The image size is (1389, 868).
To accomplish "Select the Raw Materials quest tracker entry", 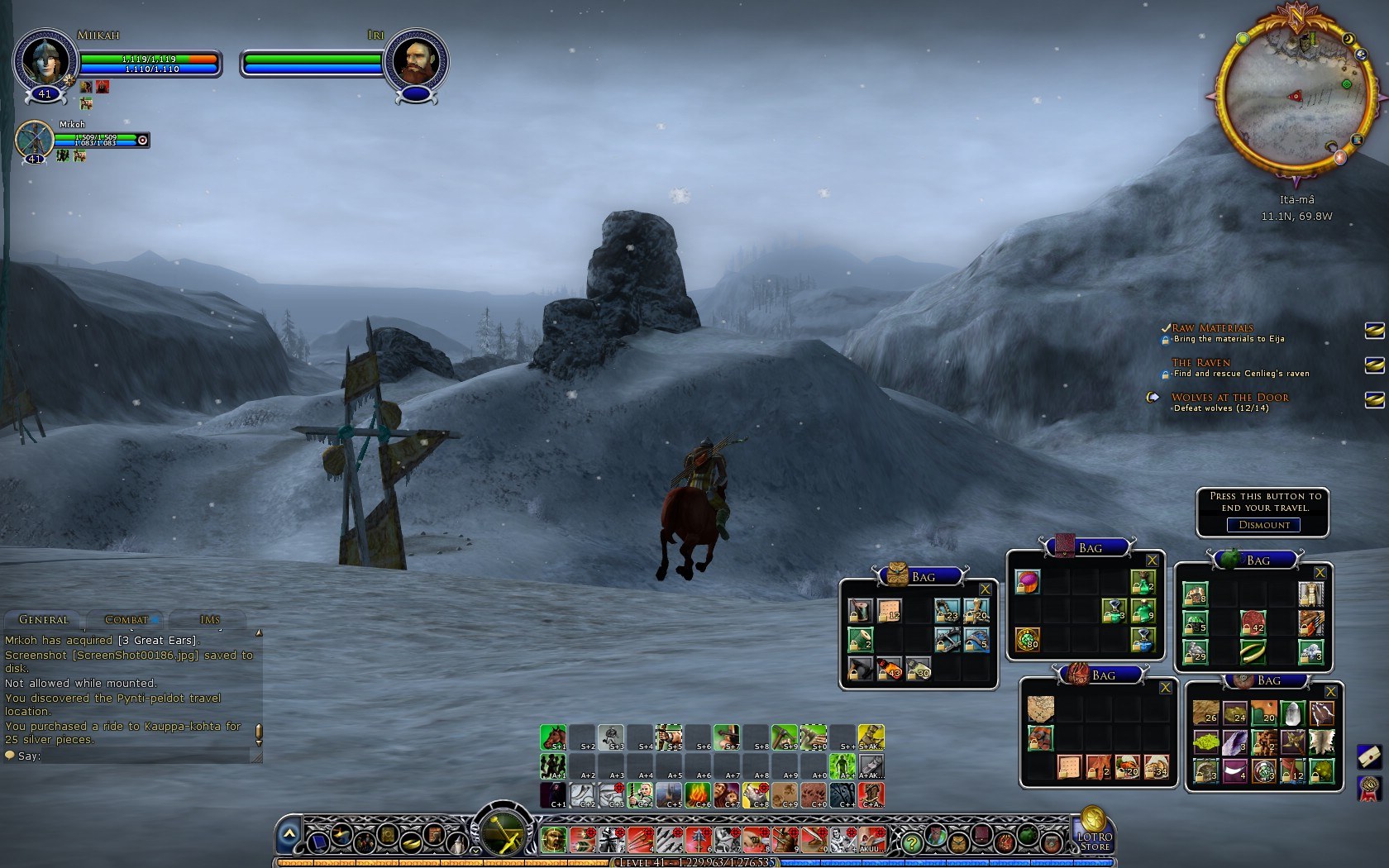I will click(1212, 328).
